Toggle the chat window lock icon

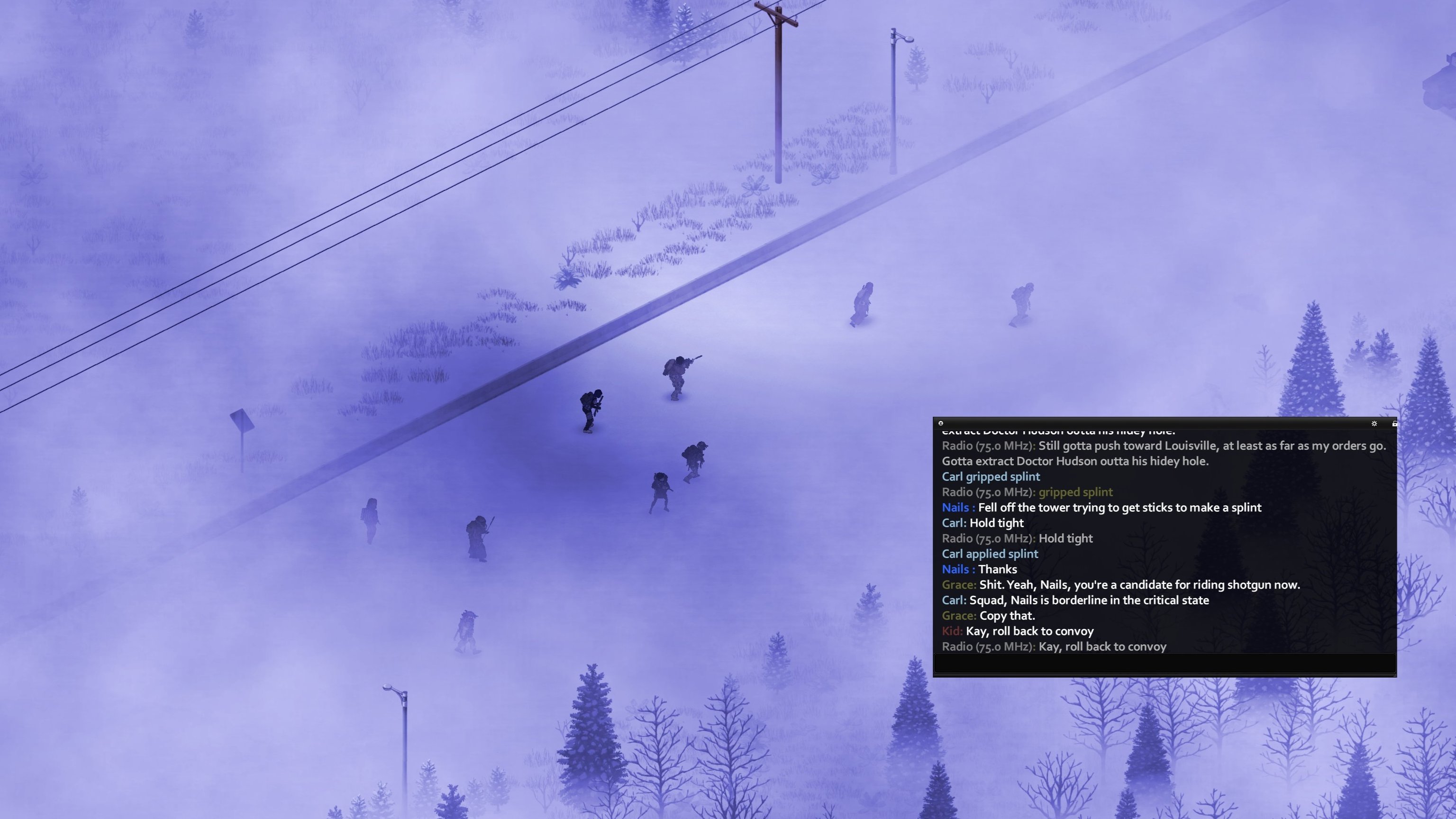click(1394, 423)
